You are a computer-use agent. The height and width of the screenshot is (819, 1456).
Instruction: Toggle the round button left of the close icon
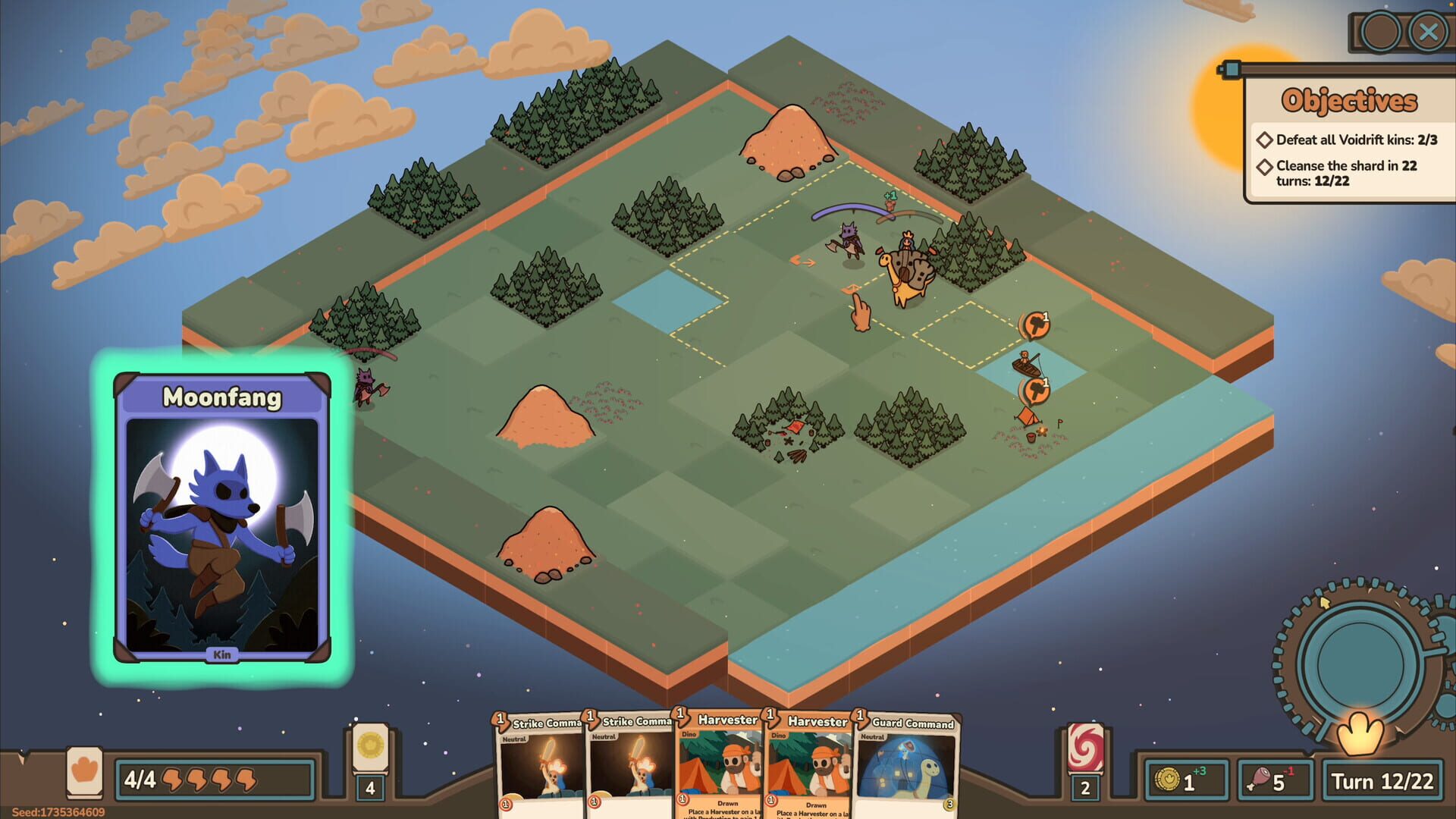tap(1382, 32)
